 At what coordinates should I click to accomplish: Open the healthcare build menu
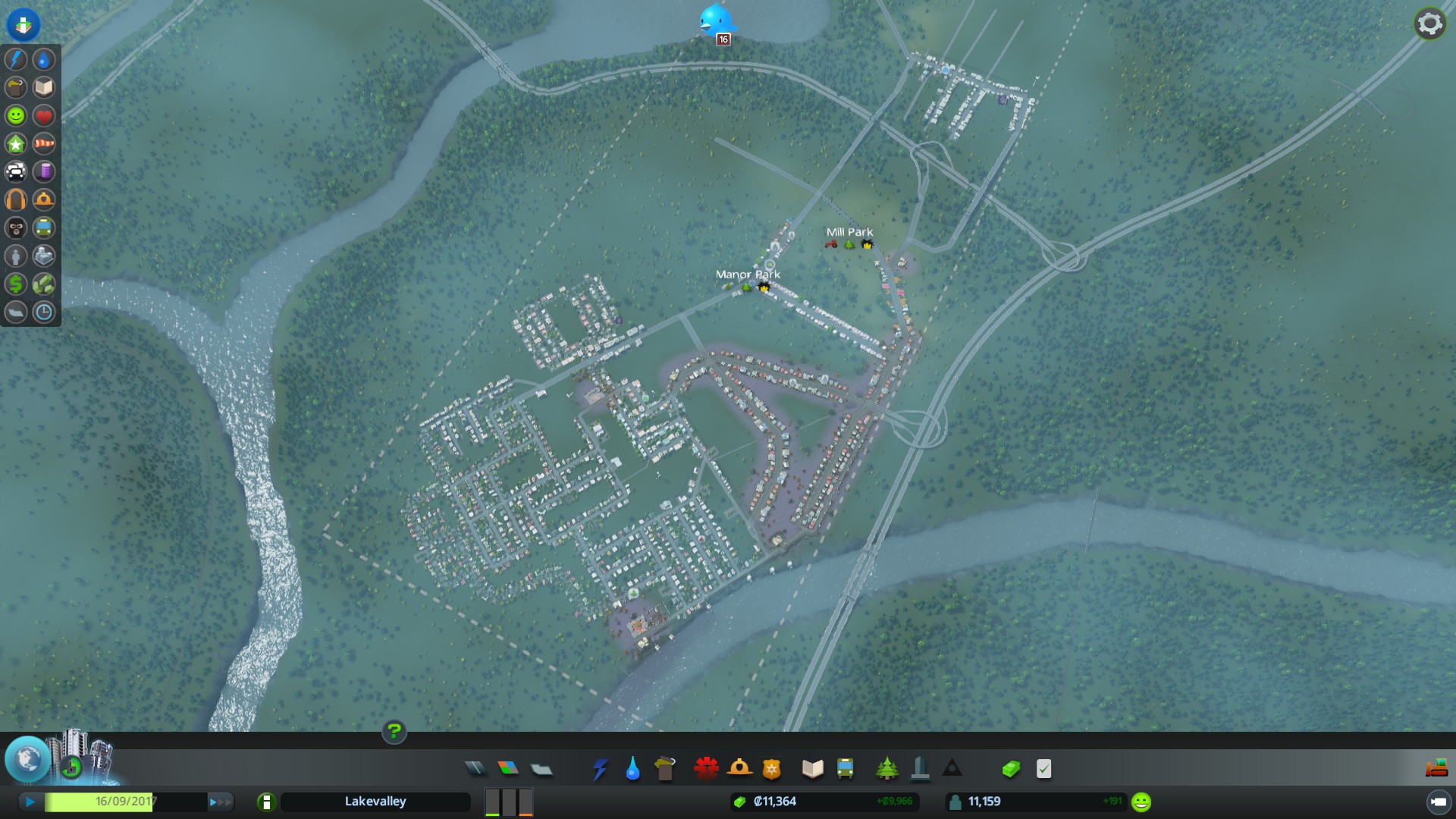pos(706,769)
